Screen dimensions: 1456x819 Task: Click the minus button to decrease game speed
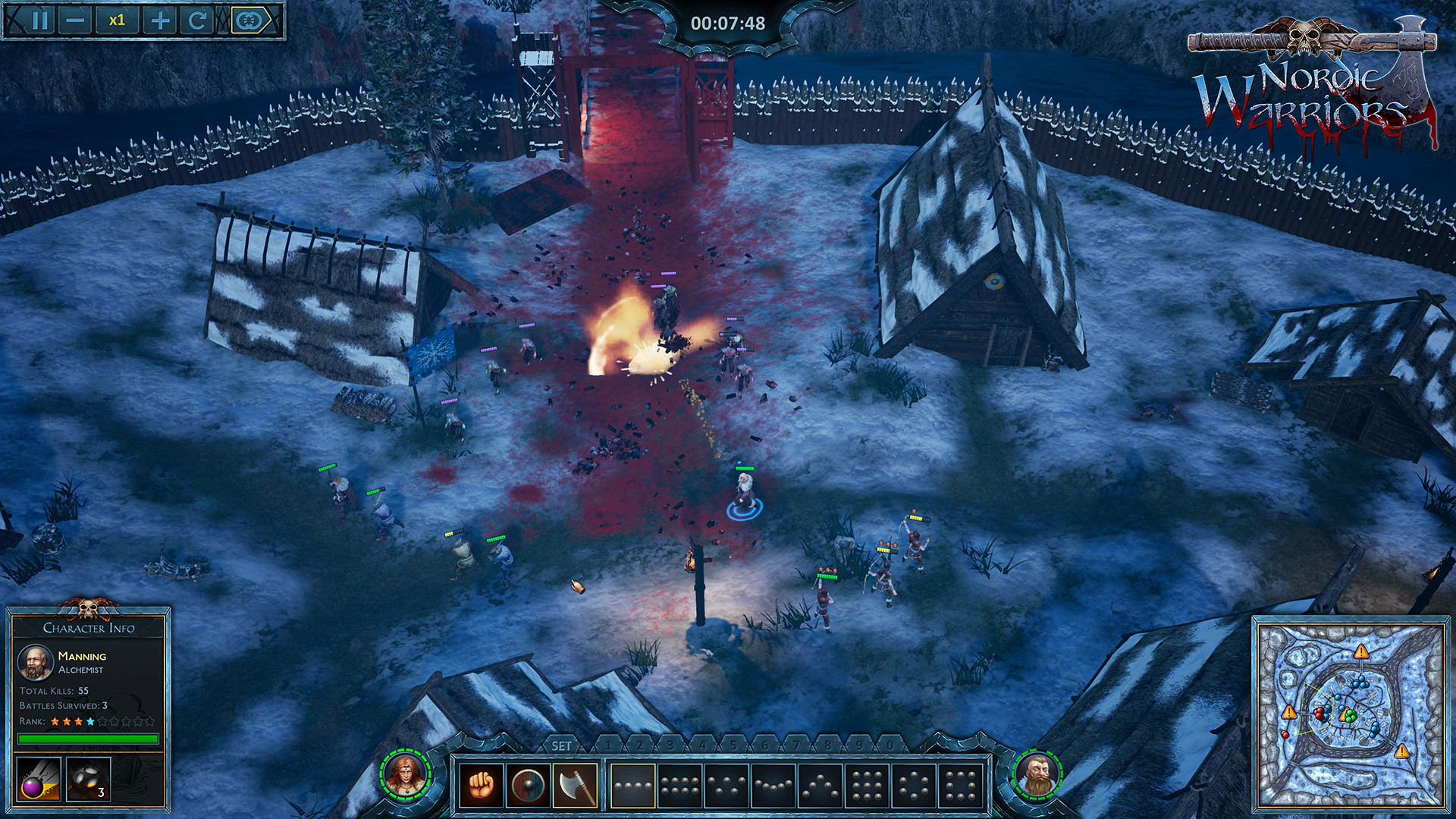(77, 20)
